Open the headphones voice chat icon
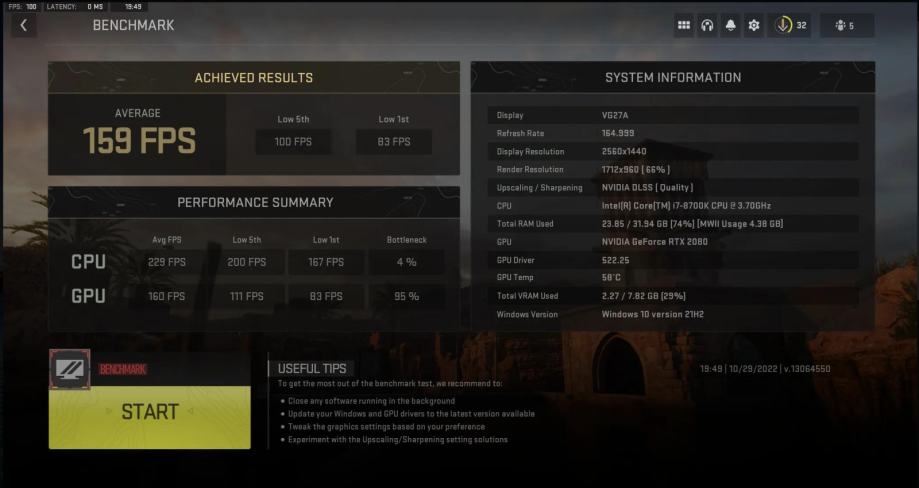Viewport: 919px width, 488px height. (707, 25)
